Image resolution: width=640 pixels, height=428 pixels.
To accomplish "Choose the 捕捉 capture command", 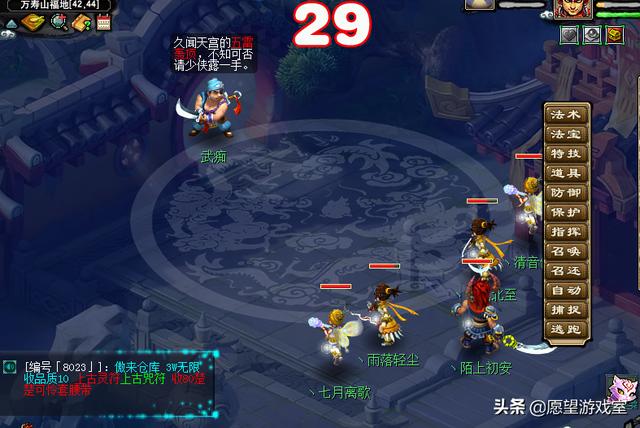I will click(x=565, y=309).
